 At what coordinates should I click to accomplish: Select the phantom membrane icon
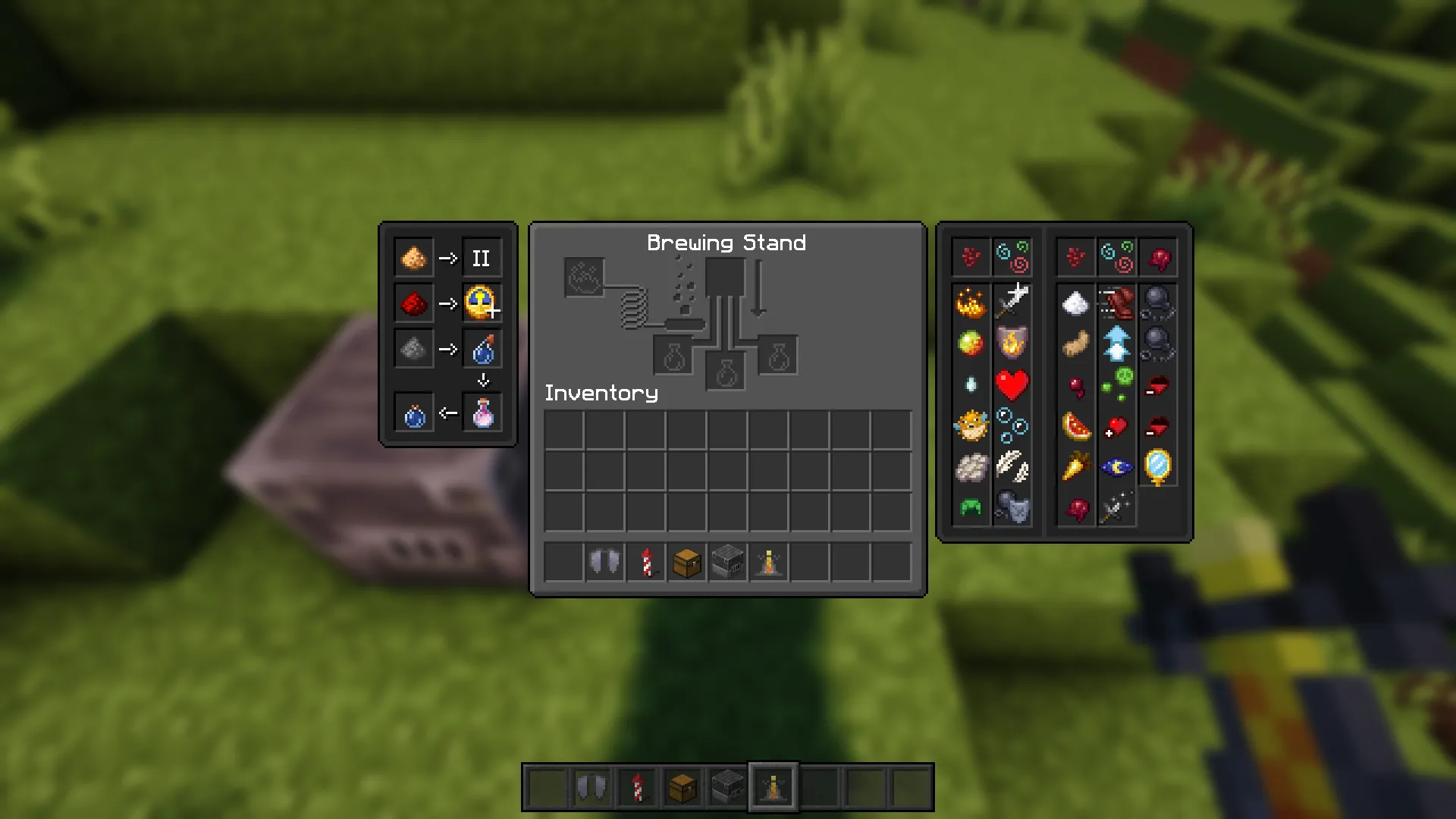point(971,465)
